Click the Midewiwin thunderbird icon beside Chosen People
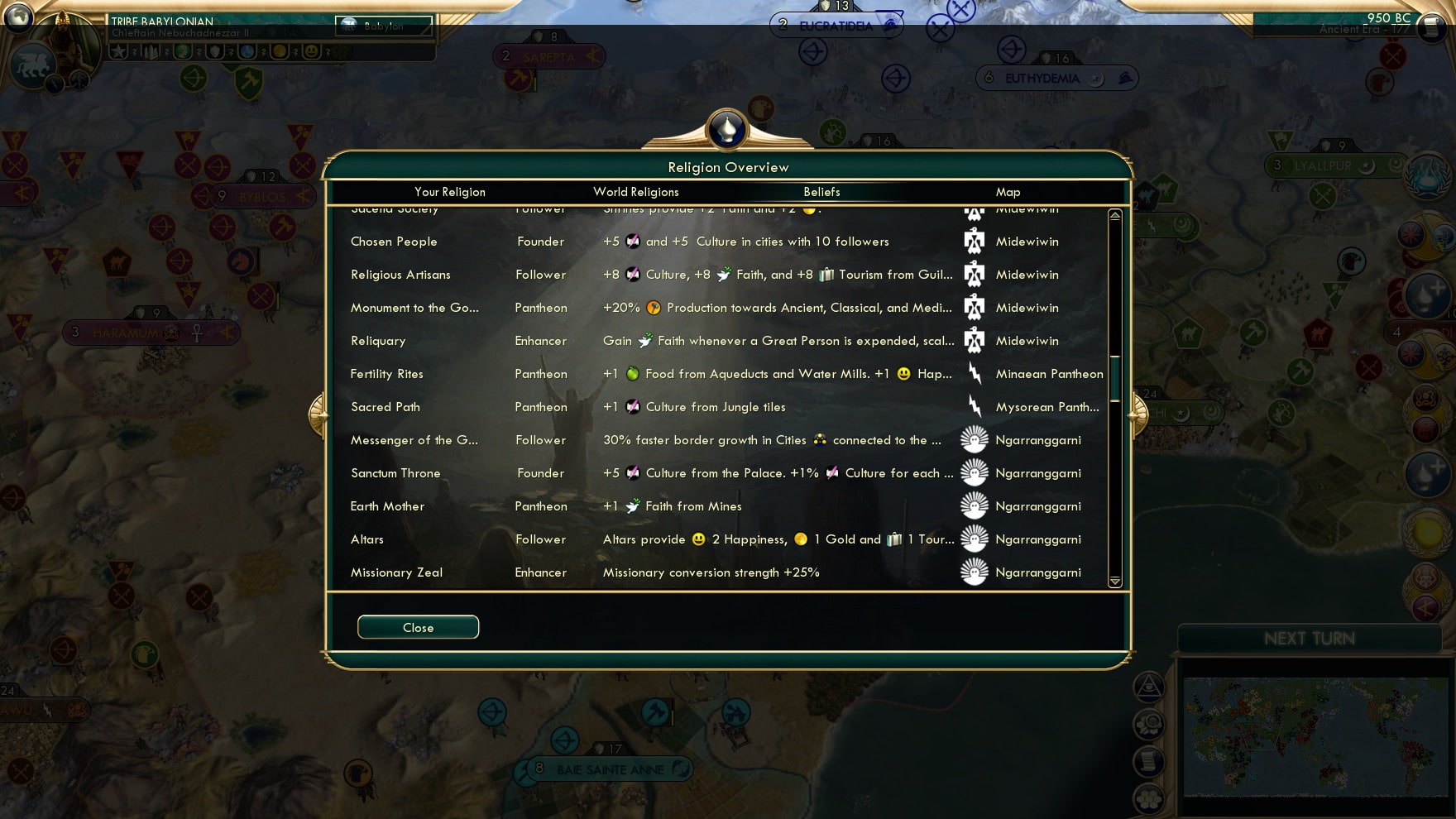 coord(975,241)
